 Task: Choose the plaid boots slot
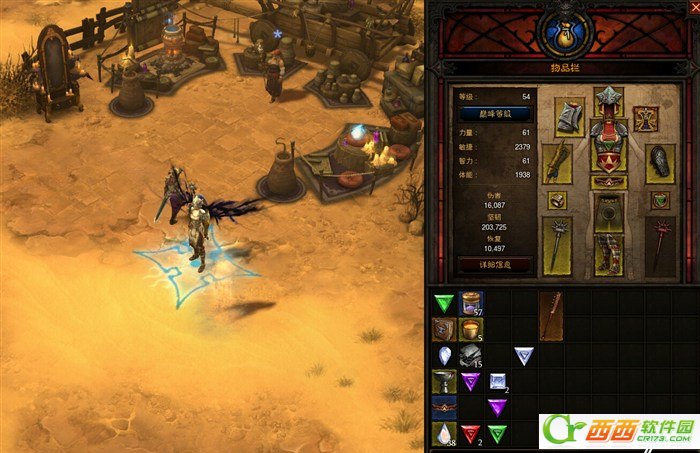608,255
